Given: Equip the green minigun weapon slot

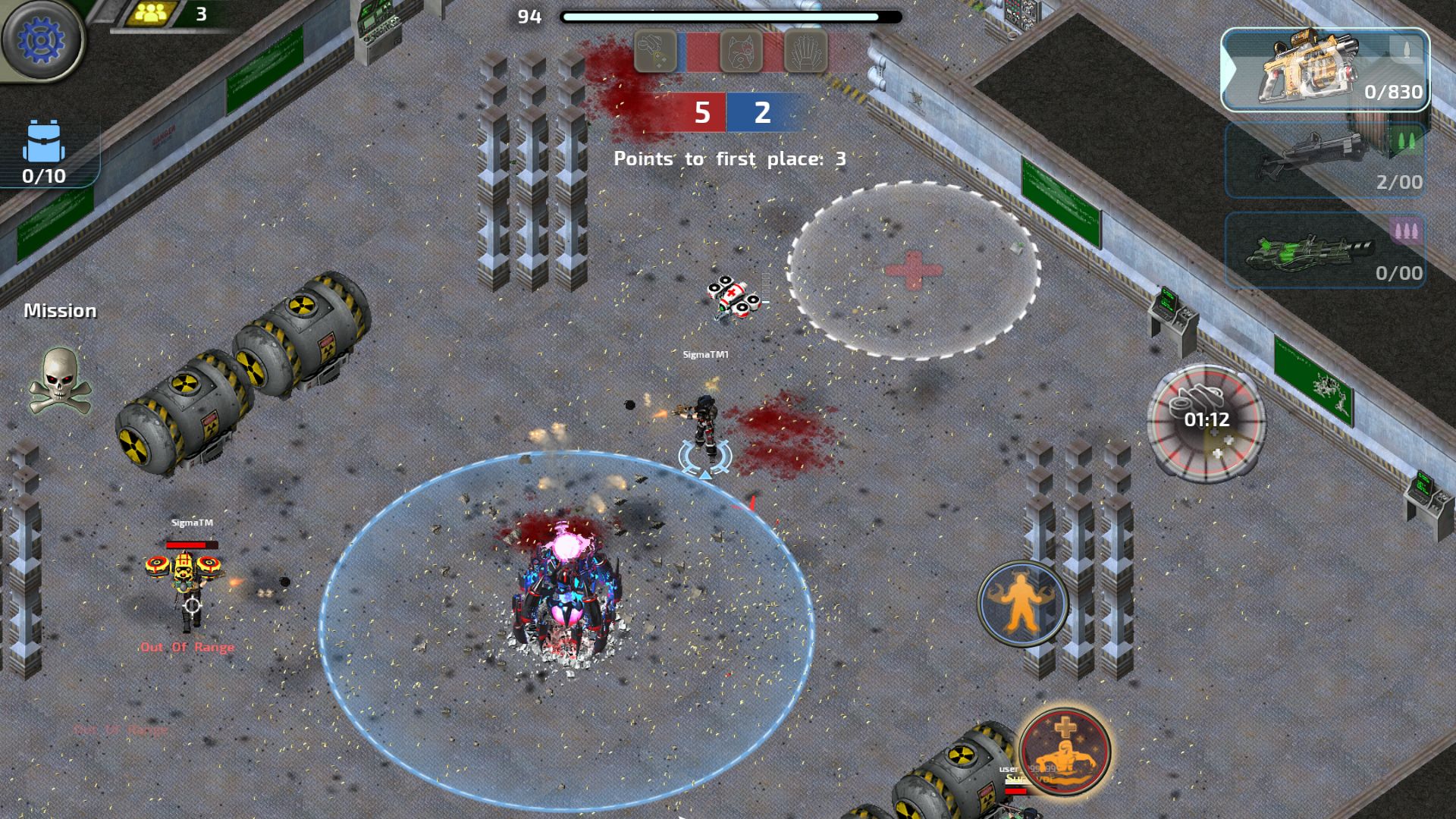Looking at the screenshot, I should [x=1324, y=250].
